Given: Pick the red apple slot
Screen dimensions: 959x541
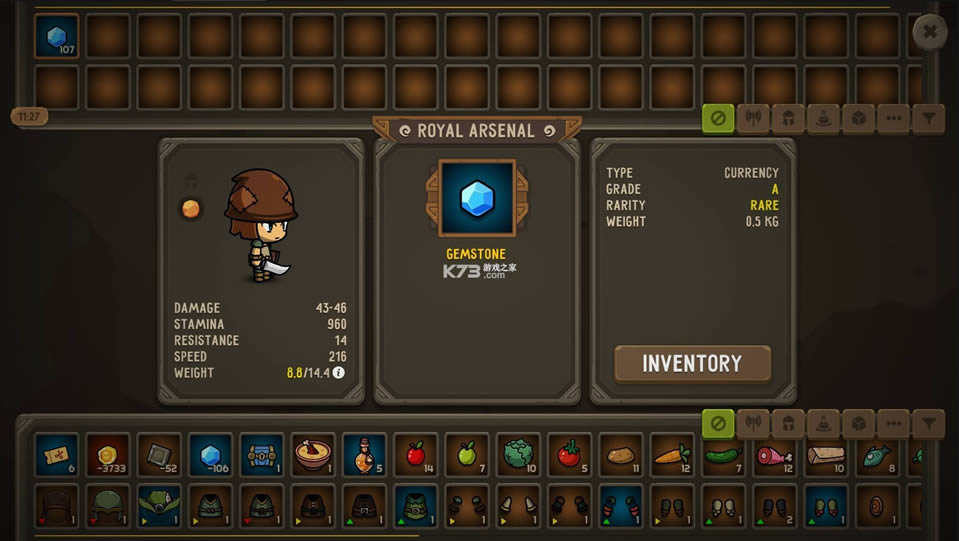Looking at the screenshot, I should click(x=416, y=455).
